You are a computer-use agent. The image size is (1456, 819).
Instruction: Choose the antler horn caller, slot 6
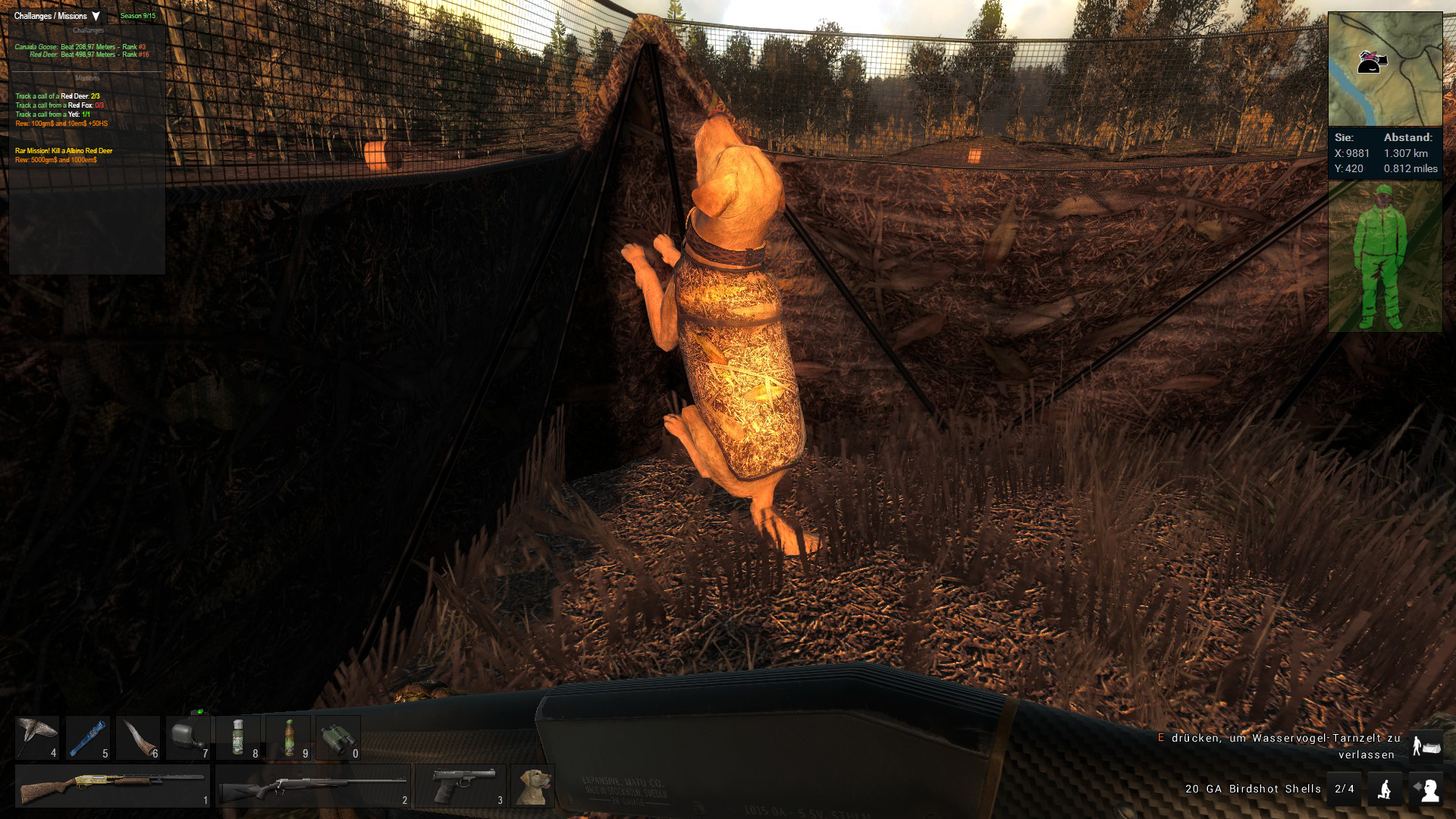coord(138,738)
